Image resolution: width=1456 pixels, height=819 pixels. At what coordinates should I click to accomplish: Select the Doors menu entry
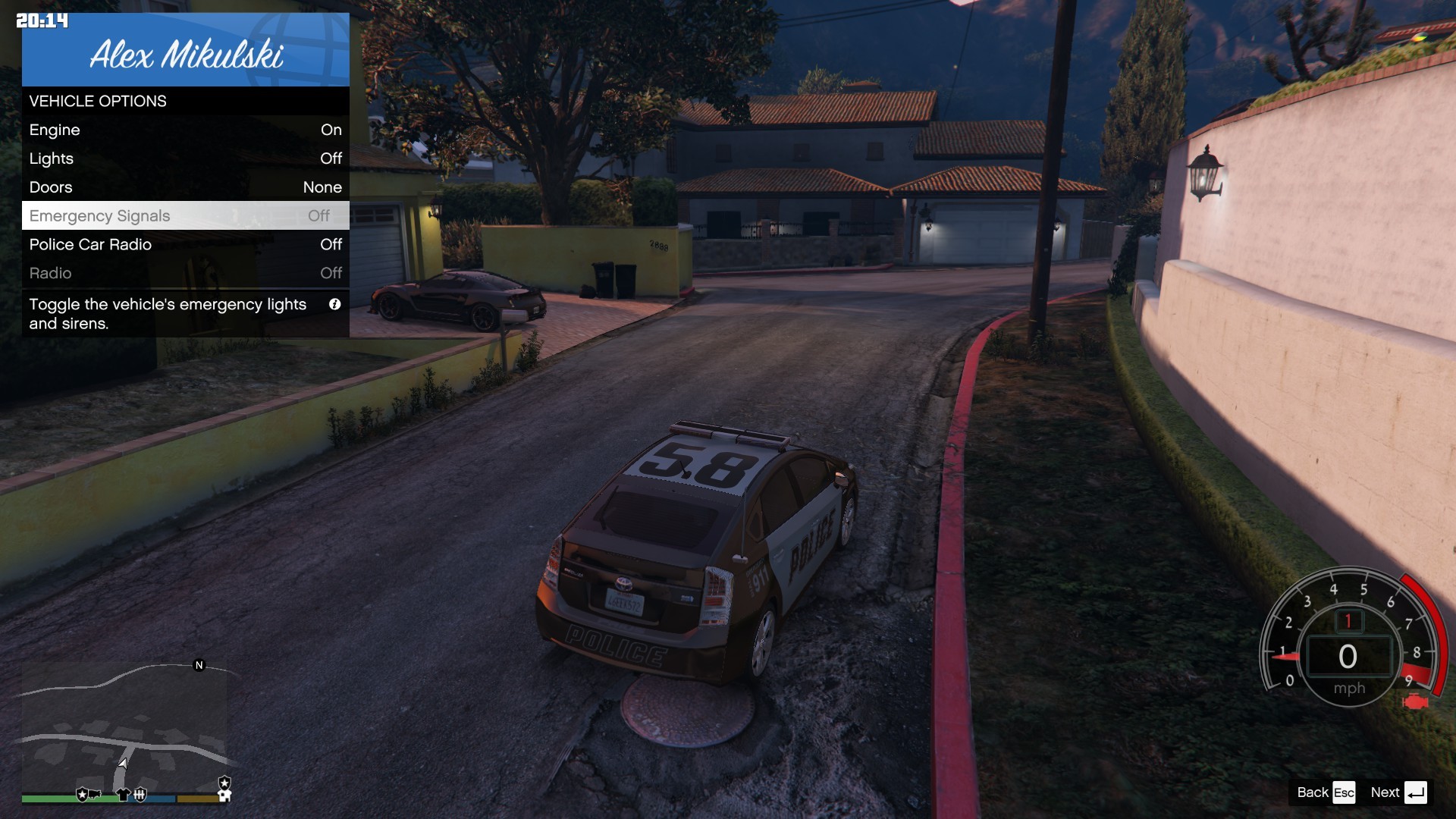(x=185, y=187)
